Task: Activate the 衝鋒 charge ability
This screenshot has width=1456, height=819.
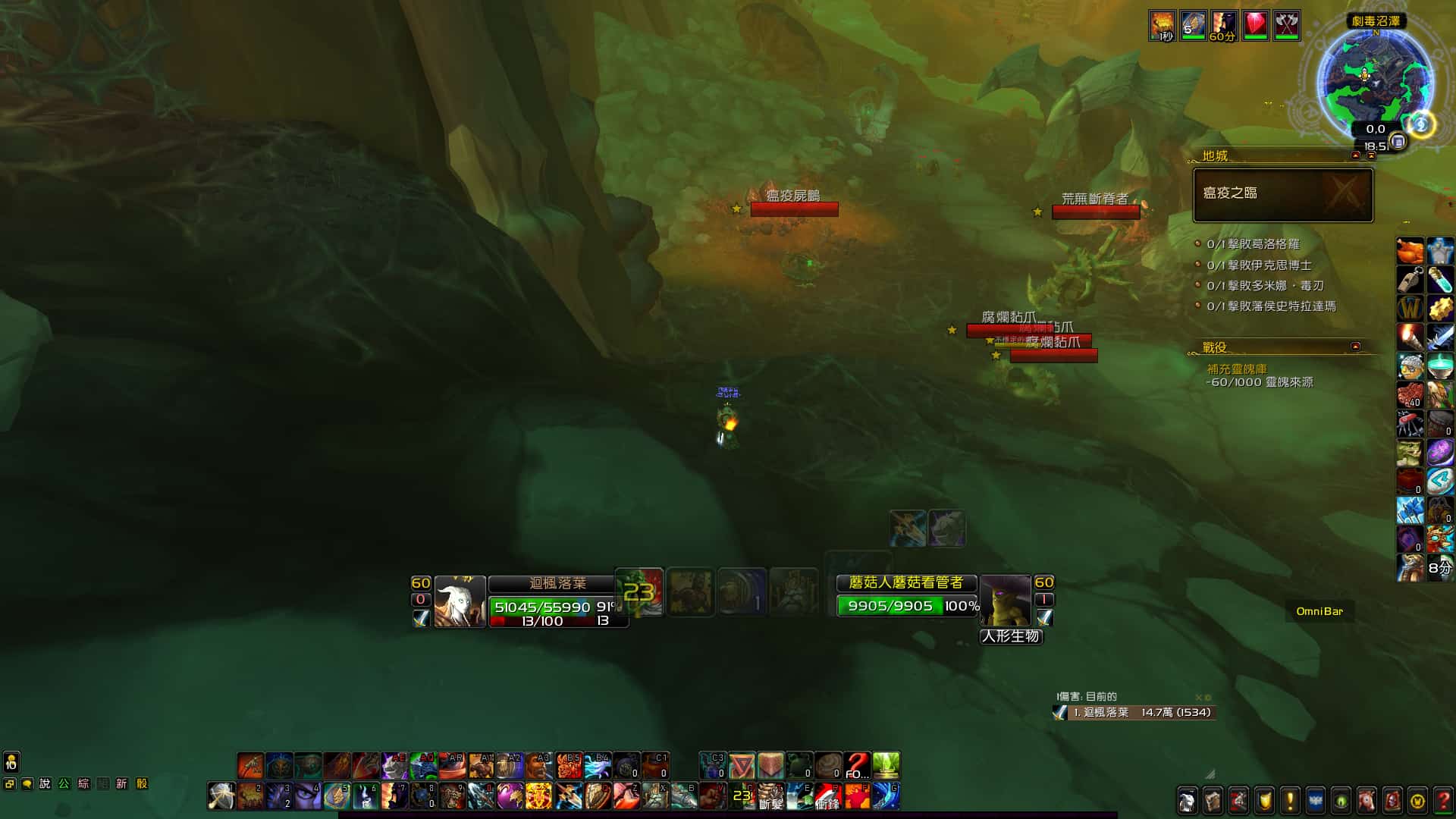Action: pos(827,796)
